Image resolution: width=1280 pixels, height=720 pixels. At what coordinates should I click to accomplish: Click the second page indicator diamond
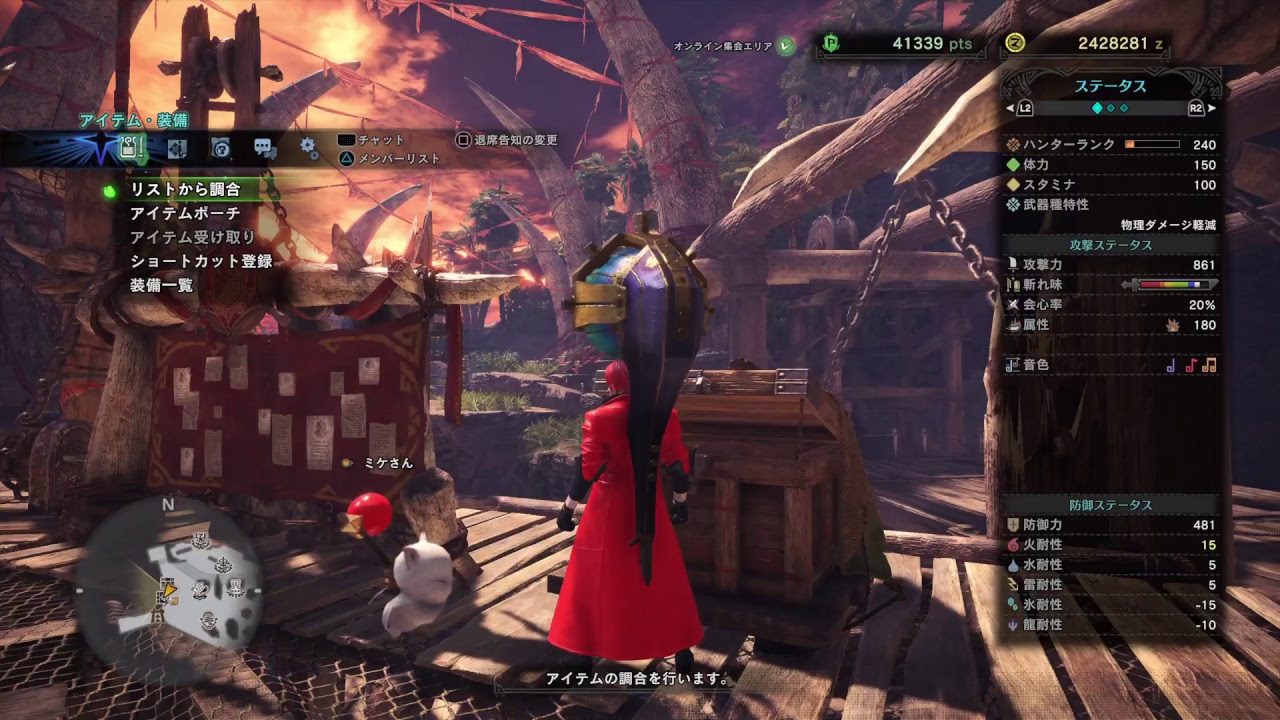pyautogui.click(x=1112, y=107)
